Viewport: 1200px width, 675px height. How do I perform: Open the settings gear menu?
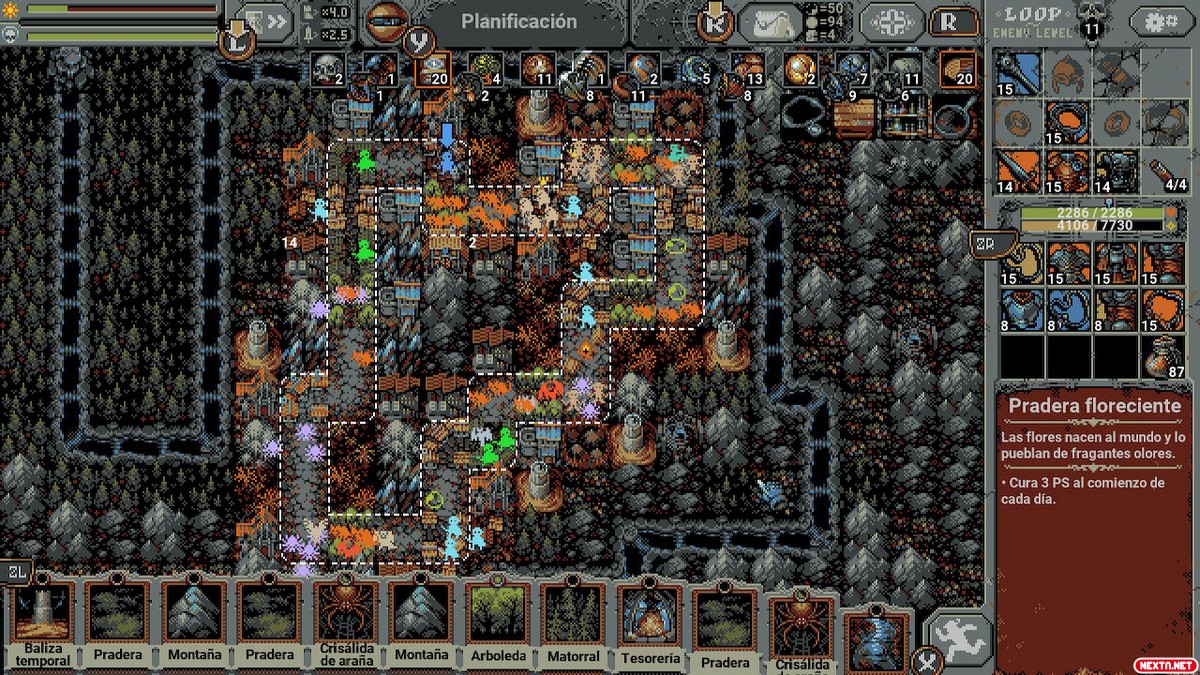point(1161,22)
